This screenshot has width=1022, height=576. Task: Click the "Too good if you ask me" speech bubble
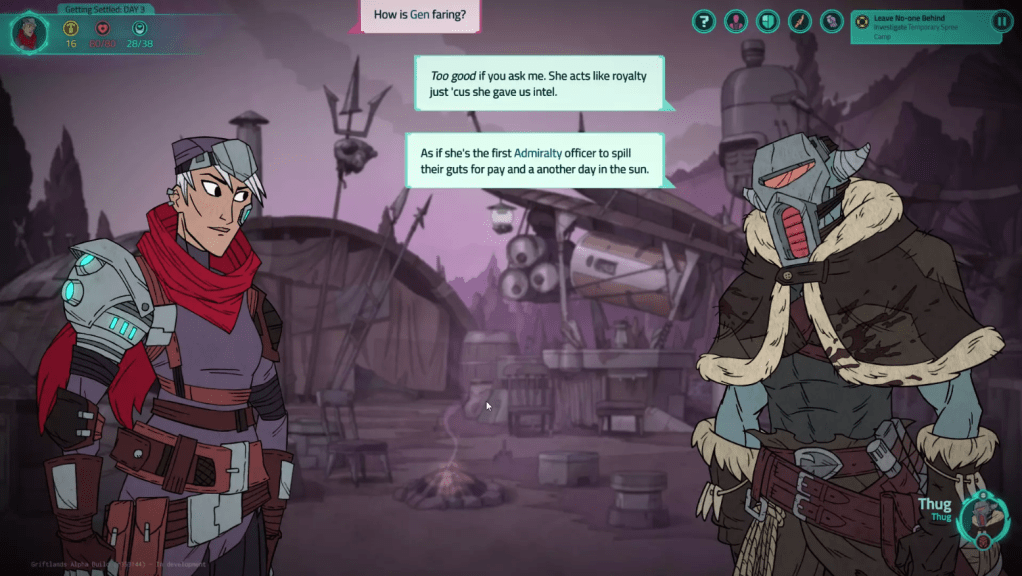[539, 83]
